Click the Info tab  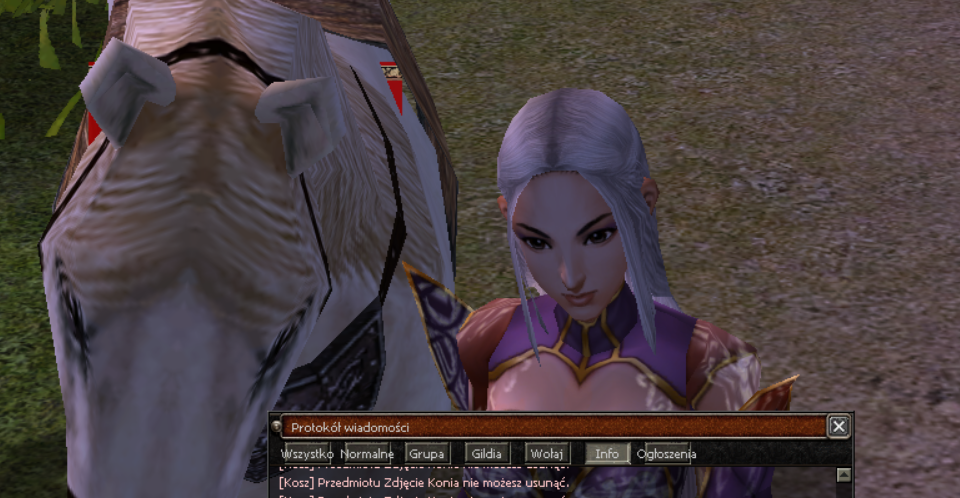[607, 453]
